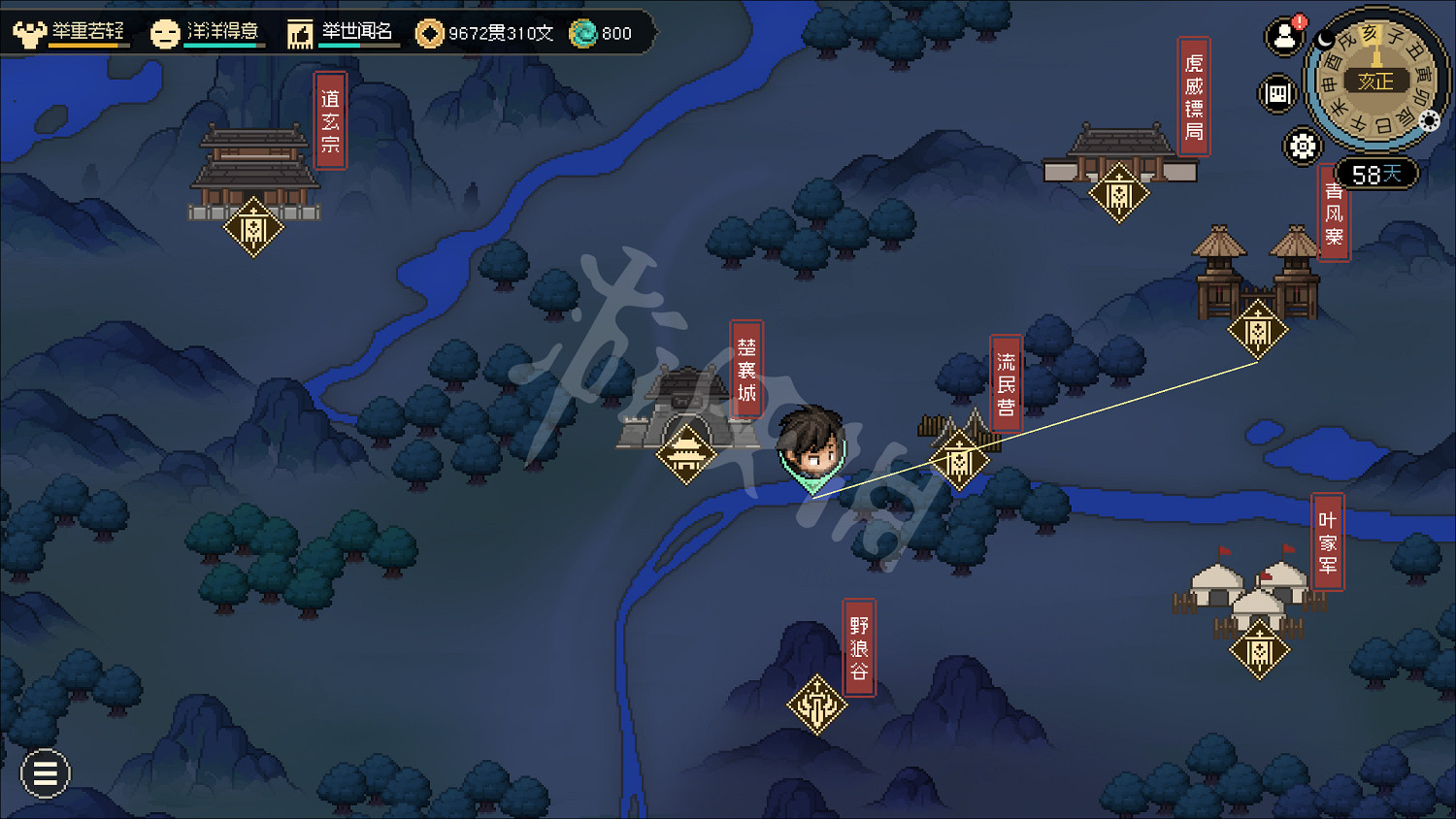Viewport: 1456px width, 819px height.
Task: Select the 流民营 camp marker
Action: click(959, 459)
